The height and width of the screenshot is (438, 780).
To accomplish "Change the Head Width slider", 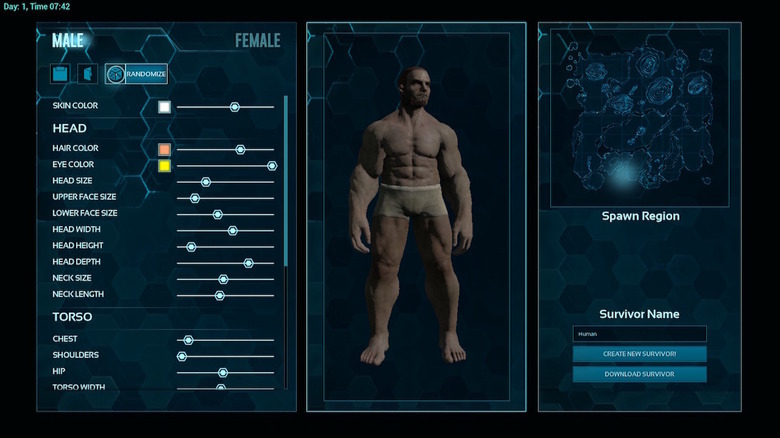I will pos(232,230).
